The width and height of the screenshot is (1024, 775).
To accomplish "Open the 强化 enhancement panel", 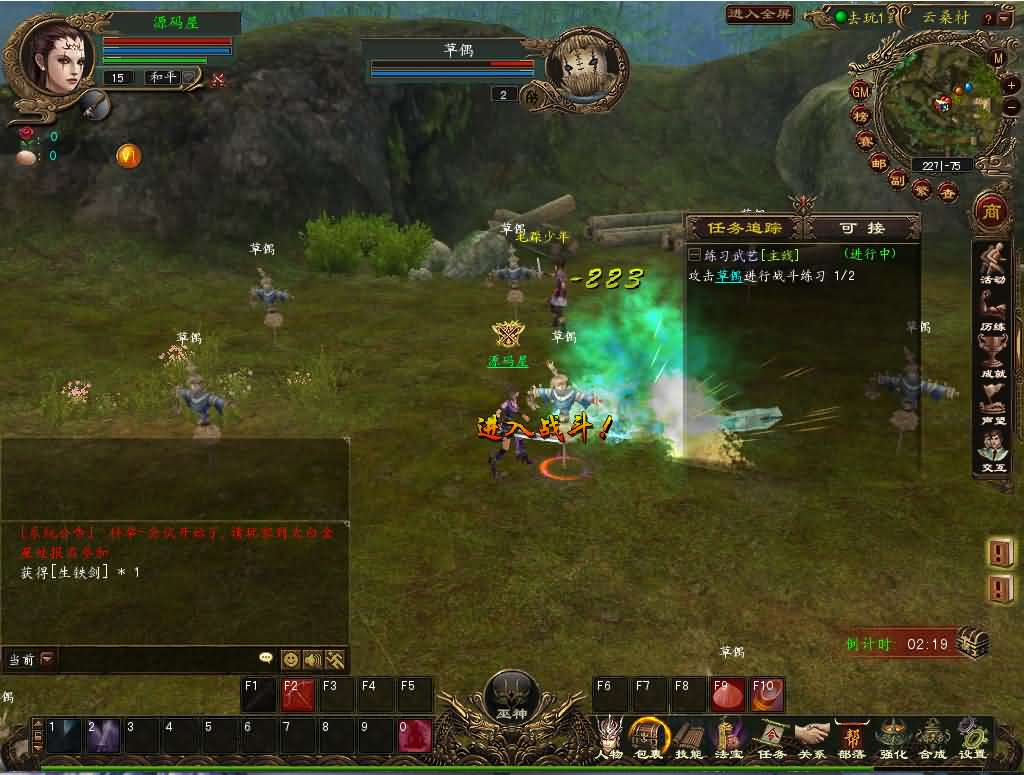I will click(x=891, y=738).
